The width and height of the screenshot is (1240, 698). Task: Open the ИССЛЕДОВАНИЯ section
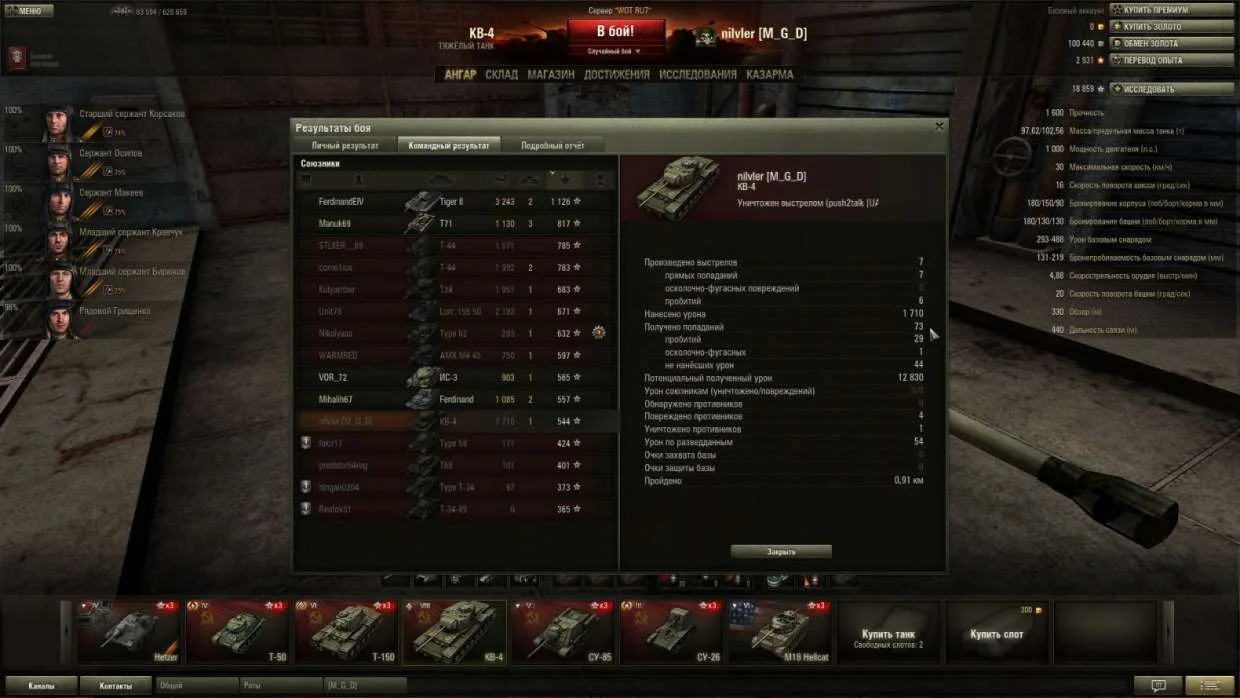tap(697, 75)
